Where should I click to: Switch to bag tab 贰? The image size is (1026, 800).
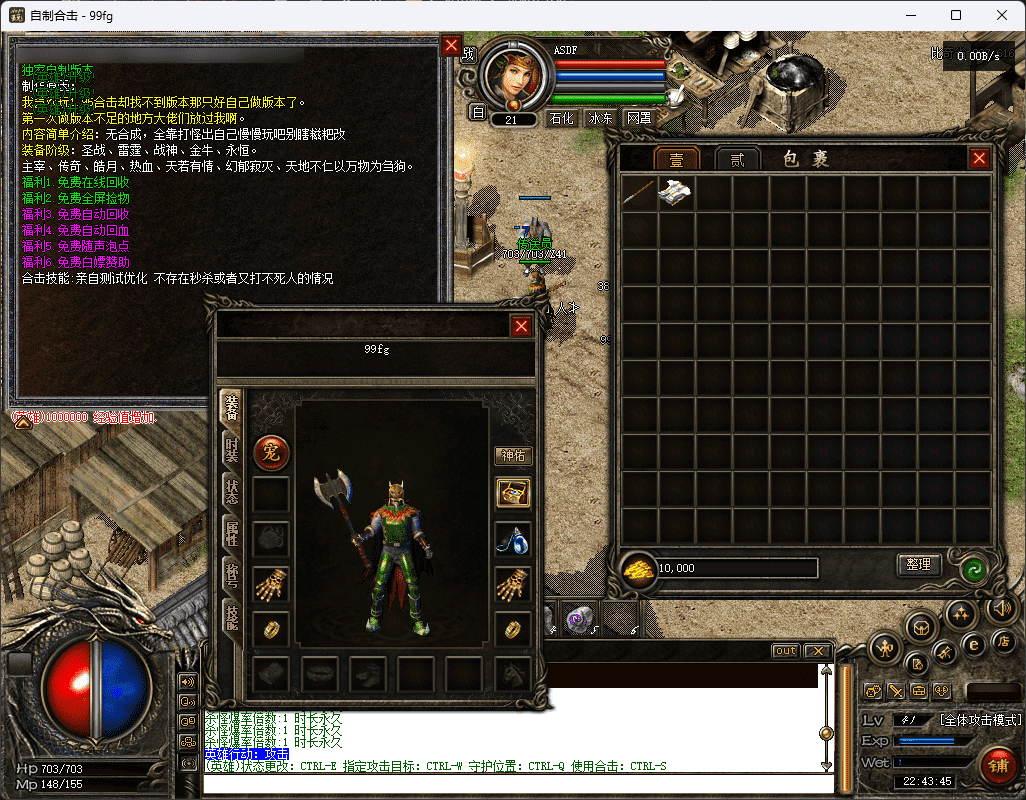coord(739,159)
